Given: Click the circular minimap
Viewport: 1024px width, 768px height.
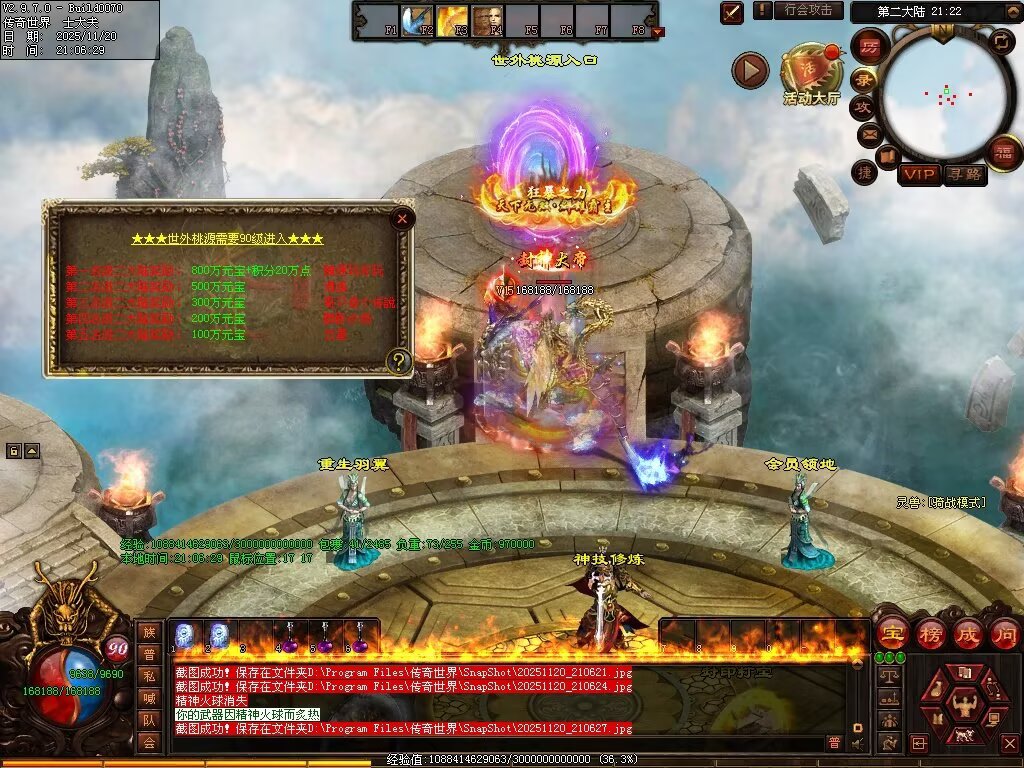Looking at the screenshot, I should 945,95.
